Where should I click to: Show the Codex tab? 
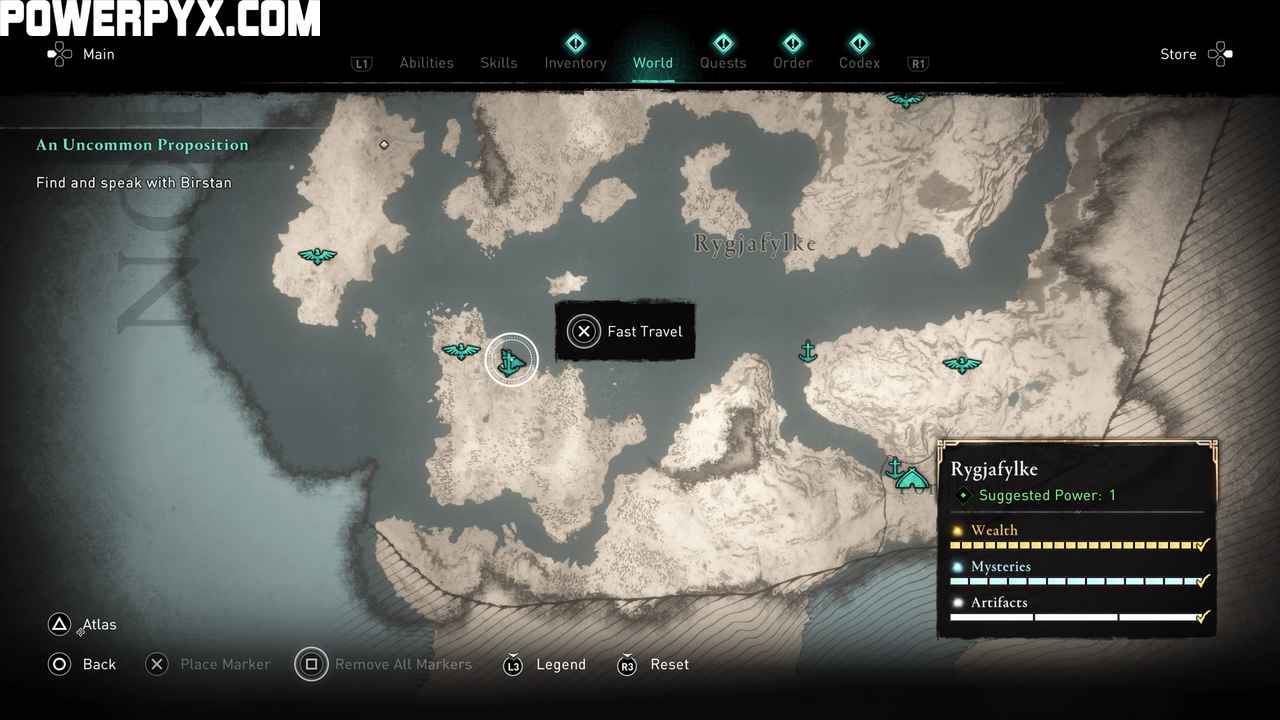click(x=859, y=63)
